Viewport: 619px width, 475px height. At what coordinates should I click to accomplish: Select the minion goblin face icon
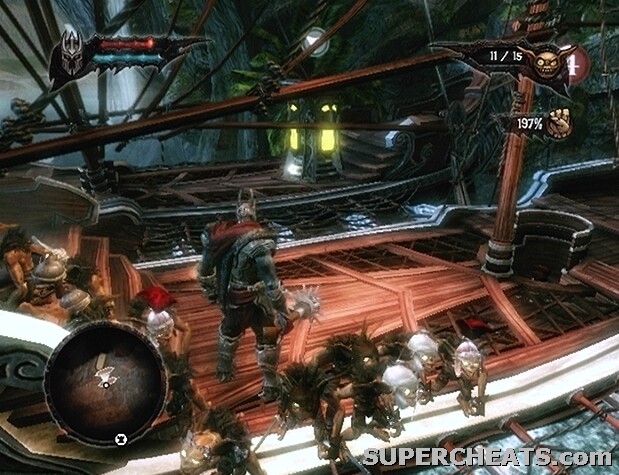click(548, 63)
